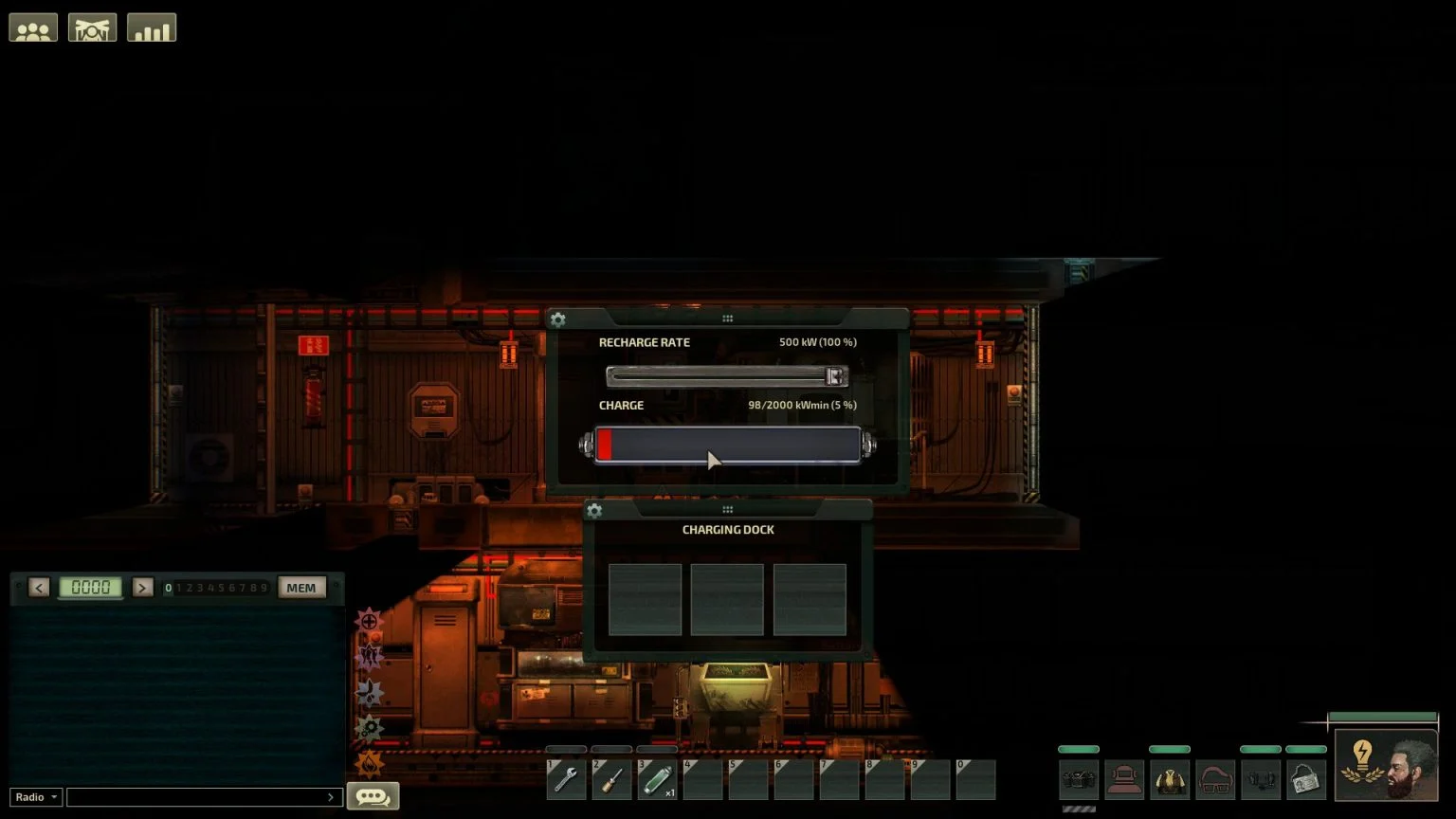Select the repair mechanical order gear icon
1456x819 pixels.
(369, 728)
